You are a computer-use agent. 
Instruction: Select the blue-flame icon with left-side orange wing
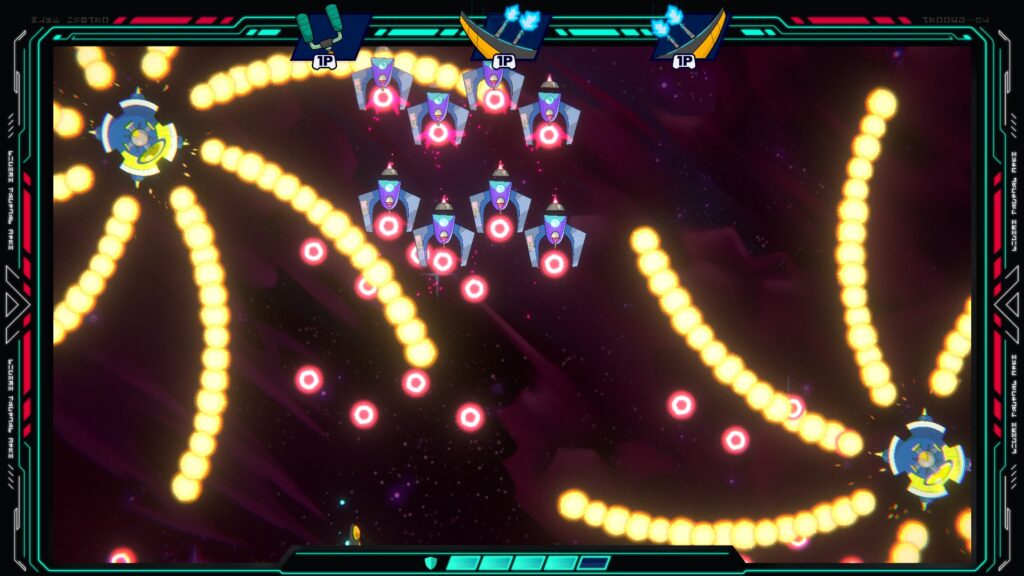(506, 34)
